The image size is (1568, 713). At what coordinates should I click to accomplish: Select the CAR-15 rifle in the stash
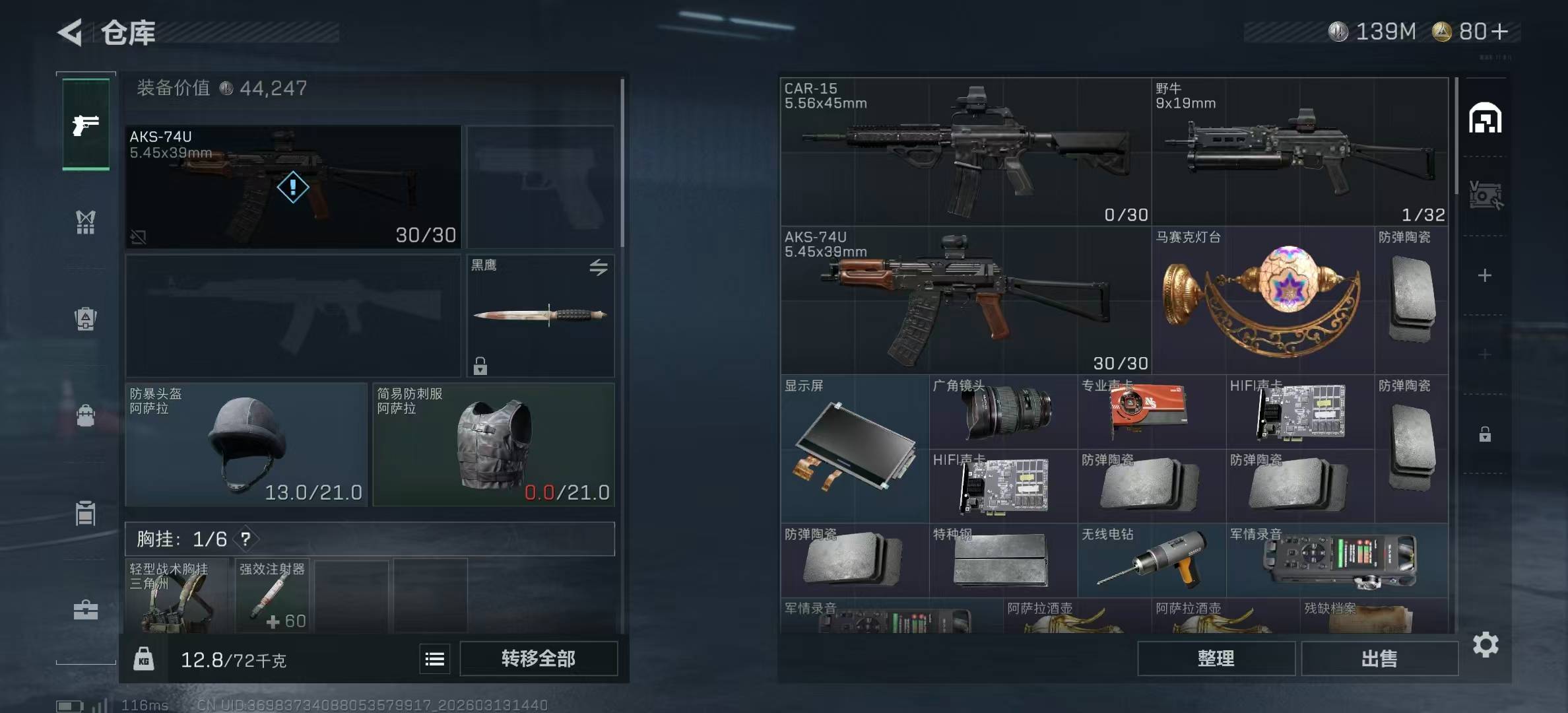(965, 152)
